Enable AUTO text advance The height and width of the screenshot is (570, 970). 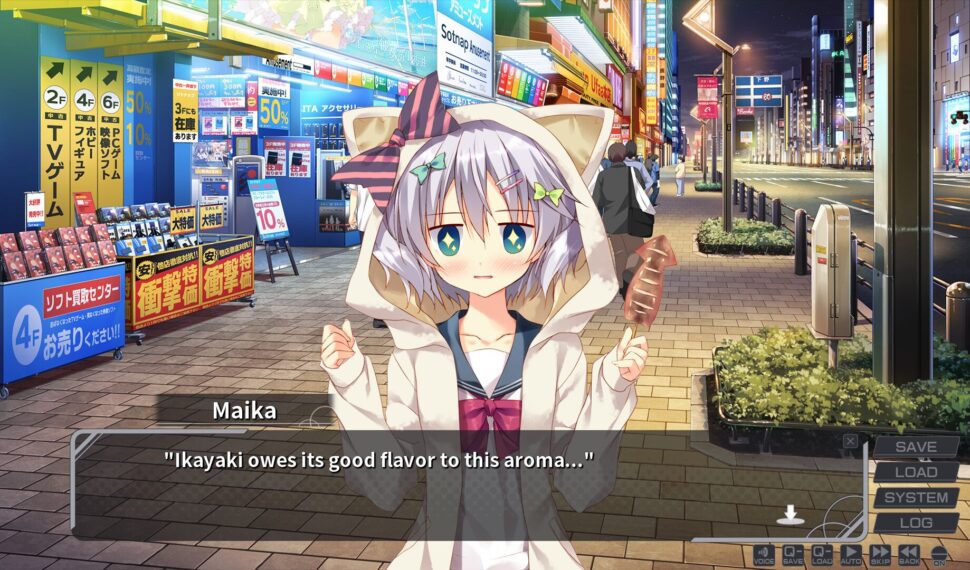click(x=851, y=553)
